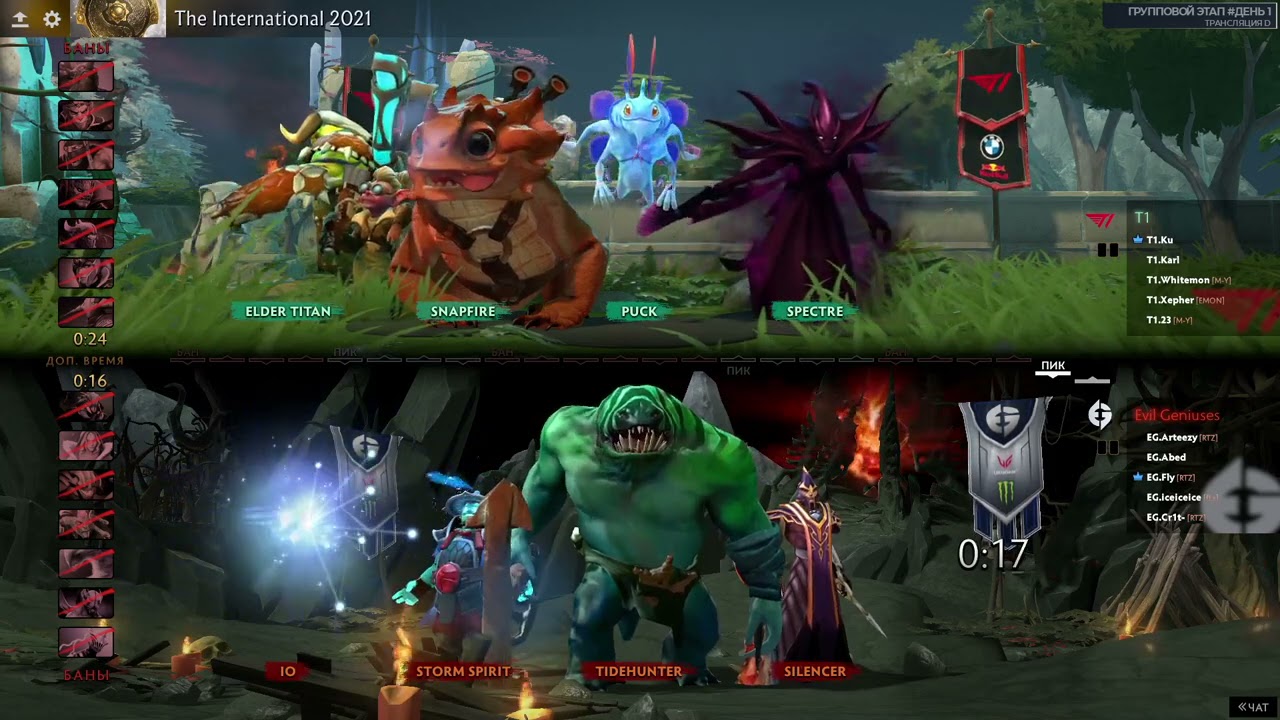Open the chat panel button
1280x720 pixels.
coord(1253,707)
